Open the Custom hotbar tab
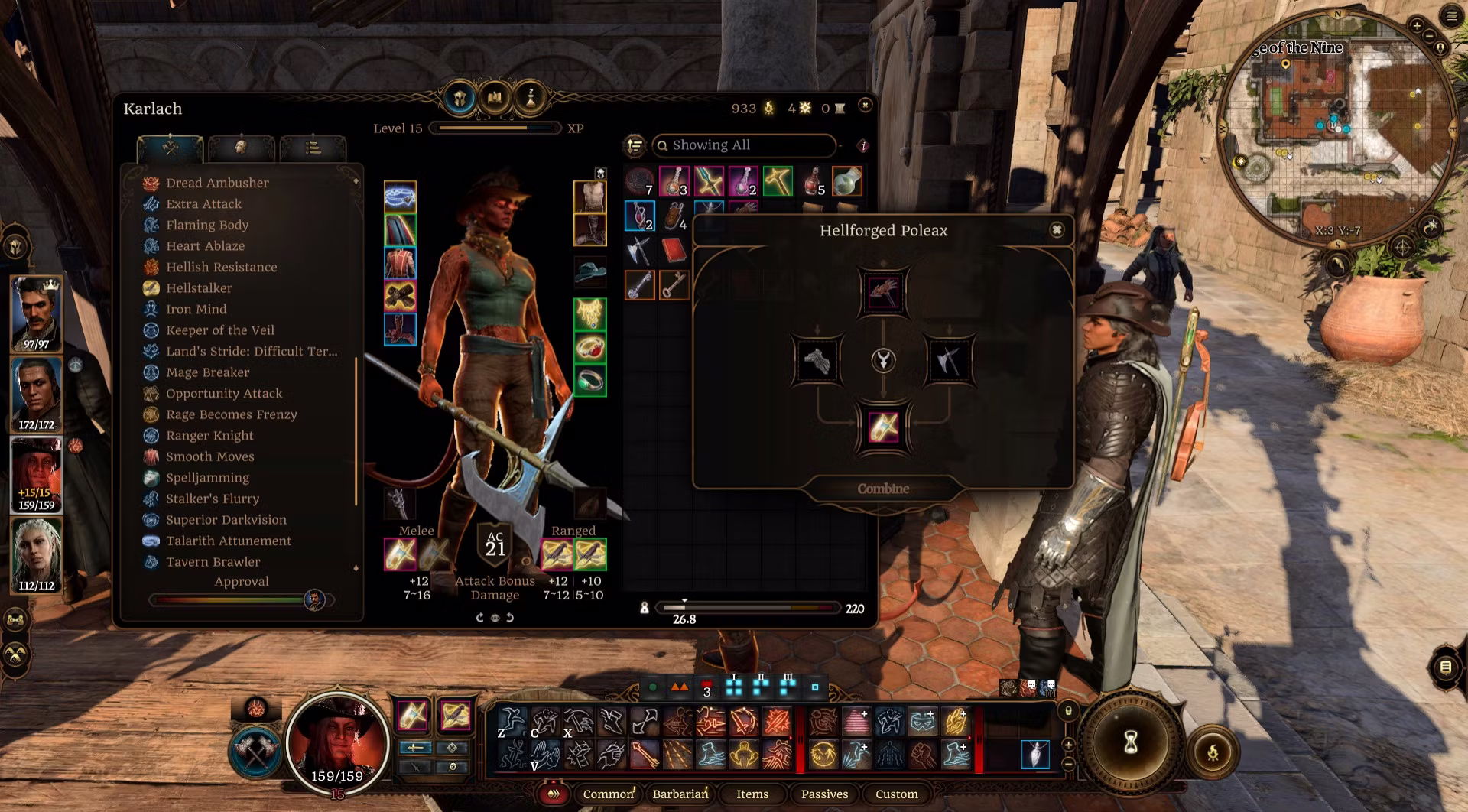 (x=896, y=794)
